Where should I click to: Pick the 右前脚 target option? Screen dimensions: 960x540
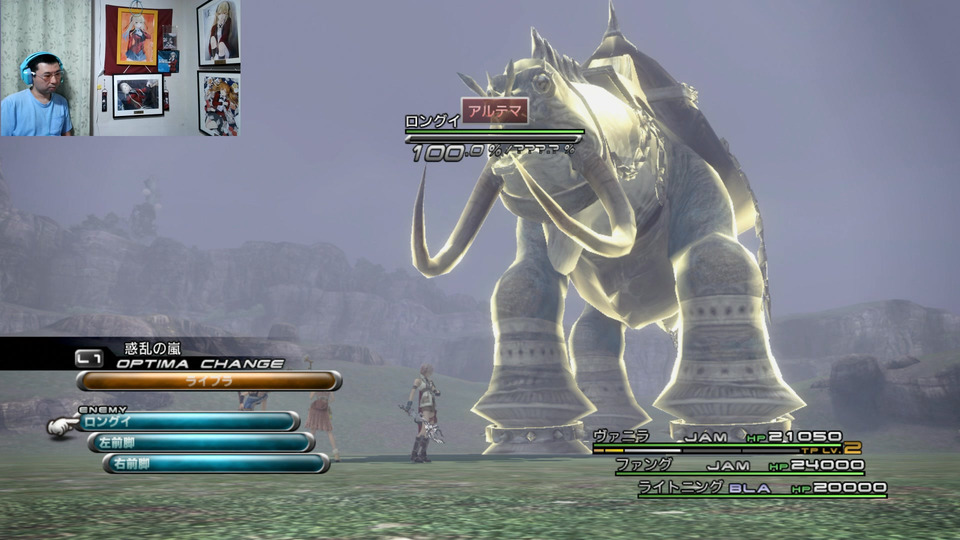[215, 463]
